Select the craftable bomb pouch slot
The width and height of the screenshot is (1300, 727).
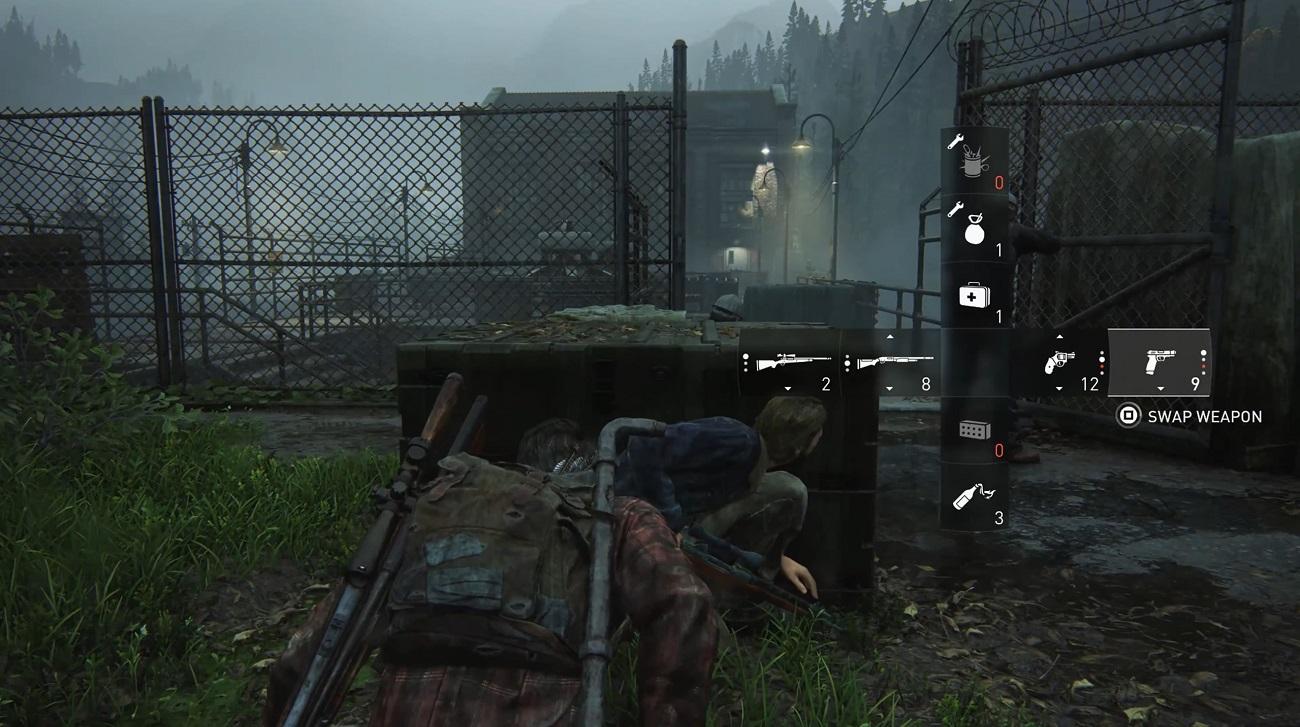point(975,227)
